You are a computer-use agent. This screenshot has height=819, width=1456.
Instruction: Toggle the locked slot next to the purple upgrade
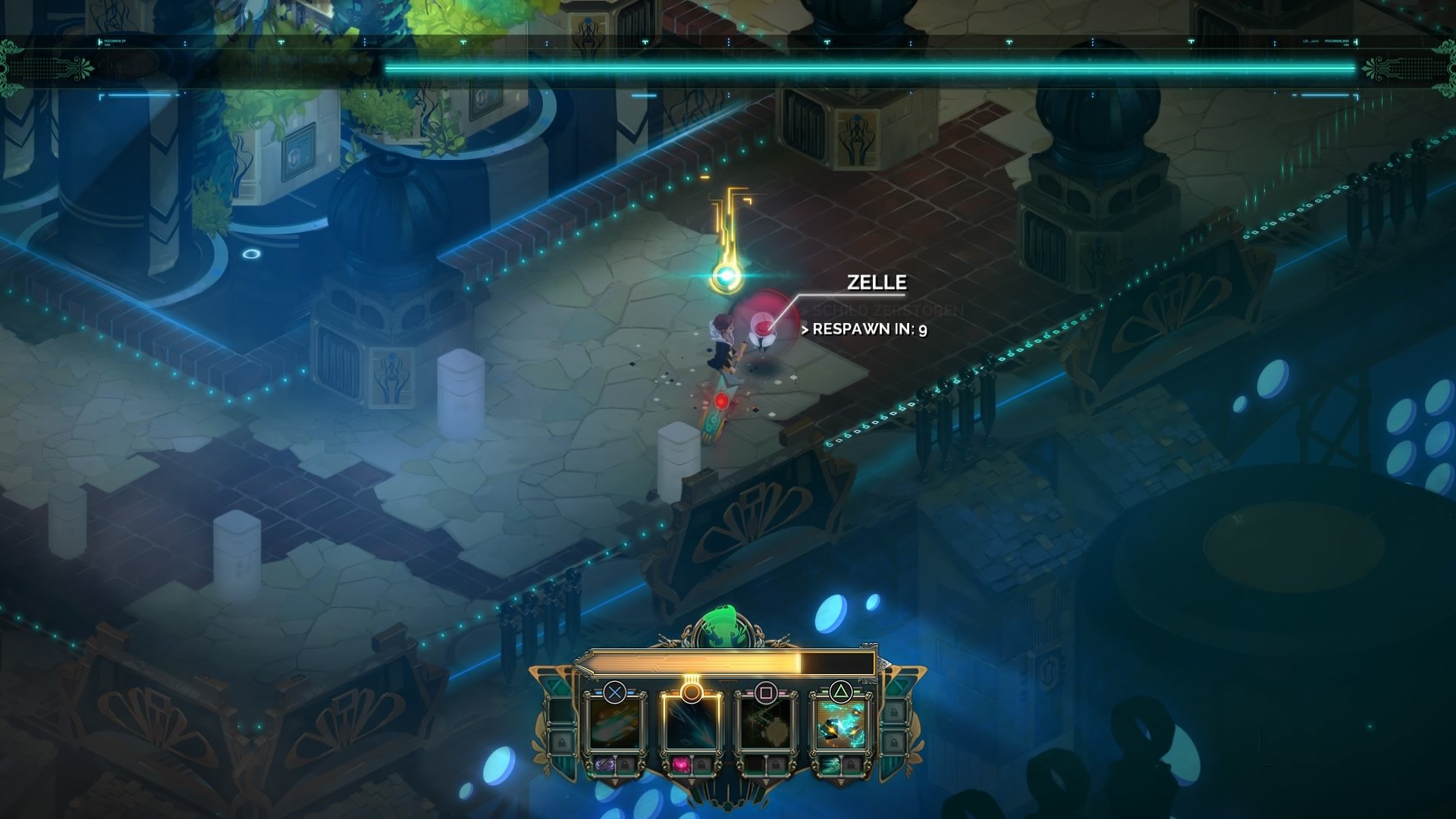pos(626,764)
